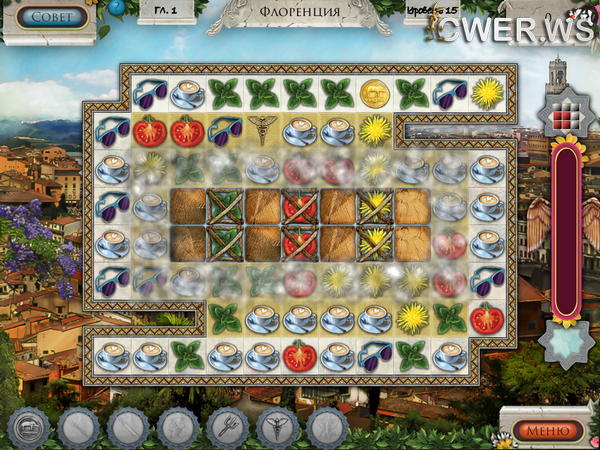Use the winged caduceus power-up medallion
The width and height of the screenshot is (600, 450).
276,429
